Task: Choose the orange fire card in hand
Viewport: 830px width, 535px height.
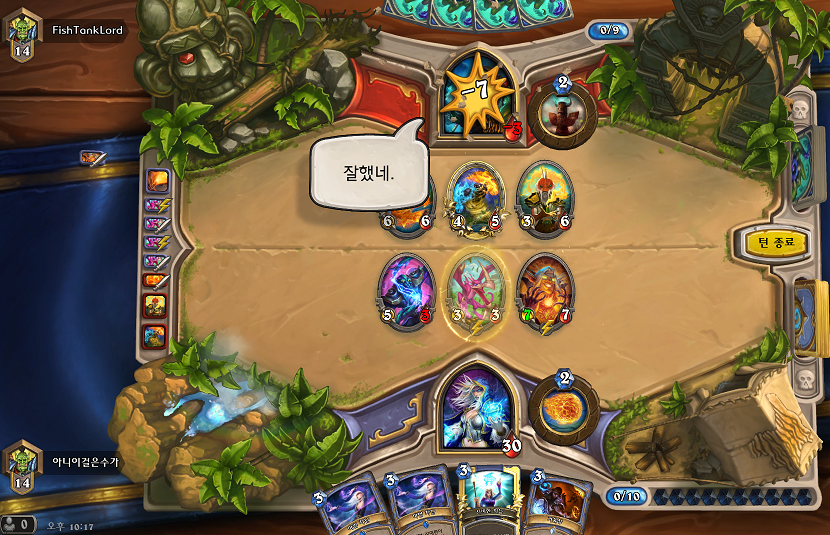Action: pyautogui.click(x=555, y=505)
